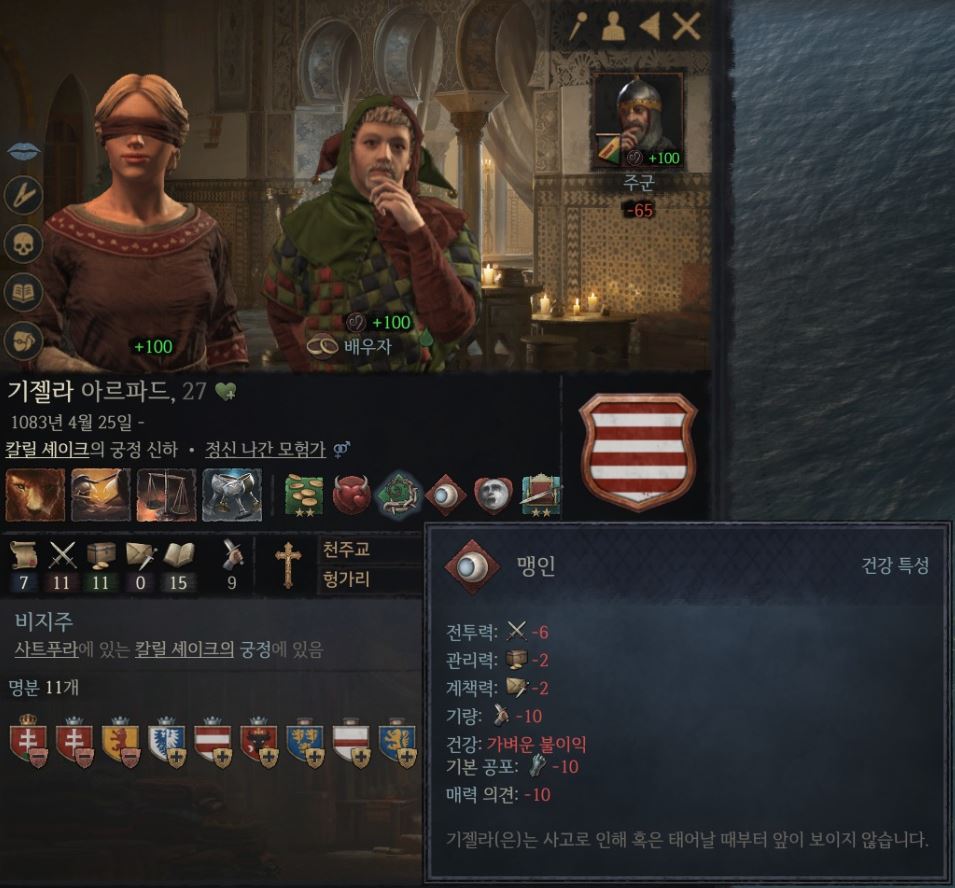Image resolution: width=955 pixels, height=888 pixels.
Task: Pin this character with the pin icon
Action: coord(578,27)
